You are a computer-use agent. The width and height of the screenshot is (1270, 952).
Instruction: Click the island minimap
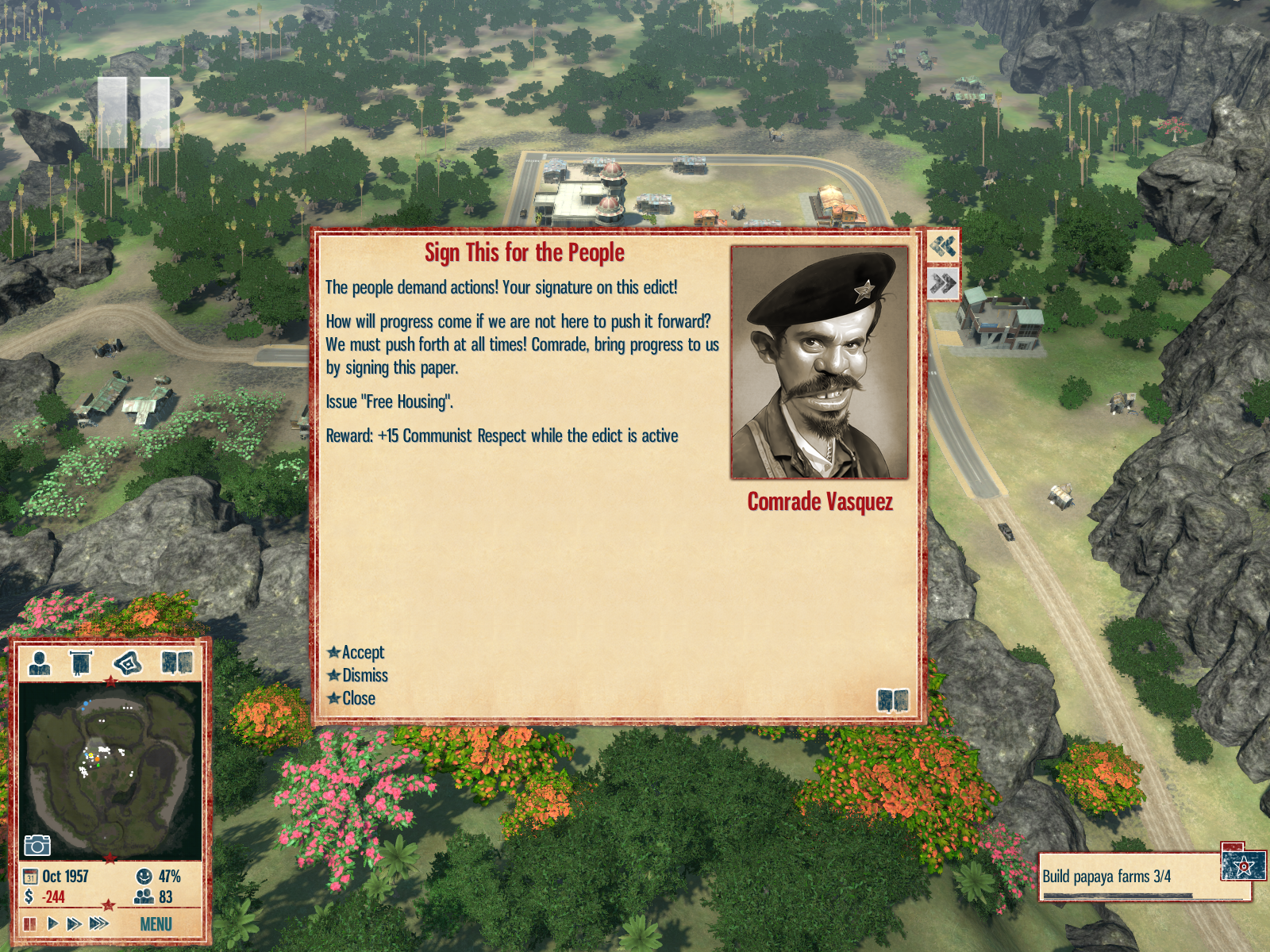110,770
